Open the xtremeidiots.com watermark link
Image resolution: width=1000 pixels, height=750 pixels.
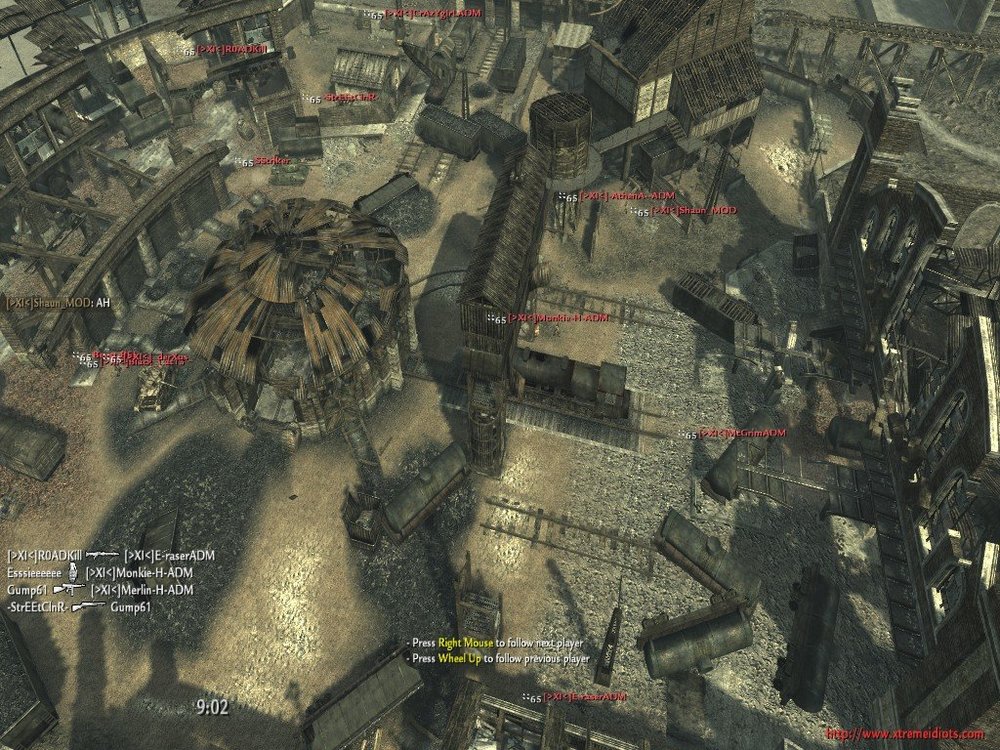click(904, 735)
